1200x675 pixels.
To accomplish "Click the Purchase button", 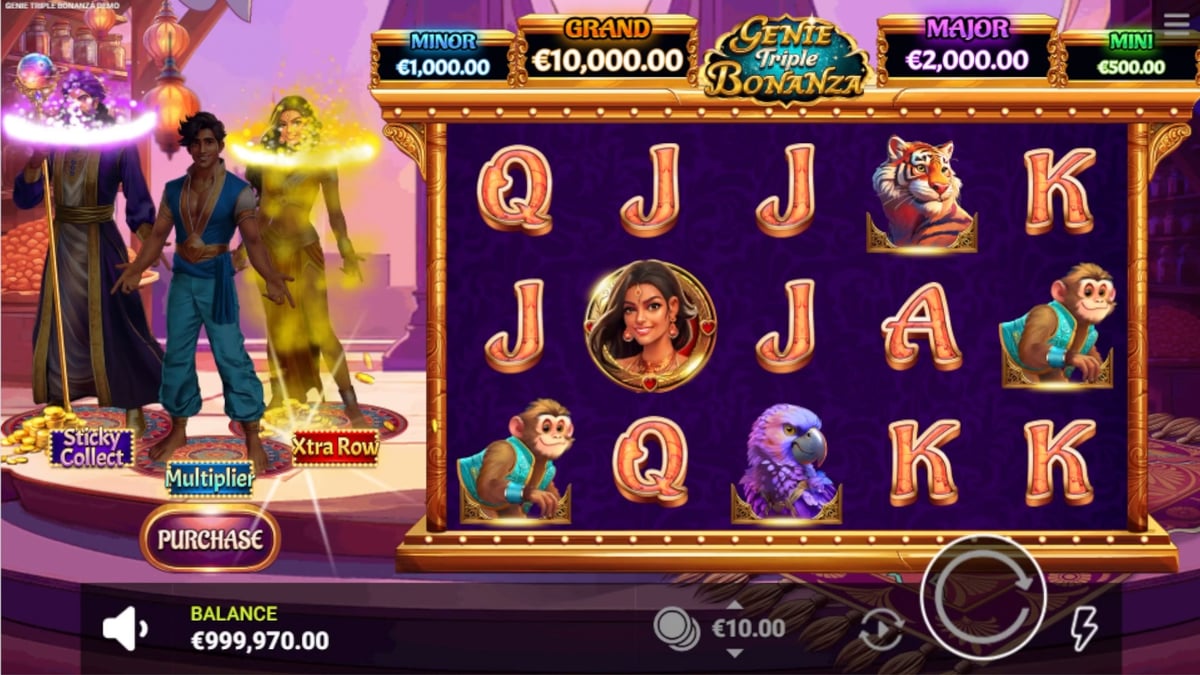I will click(x=210, y=539).
